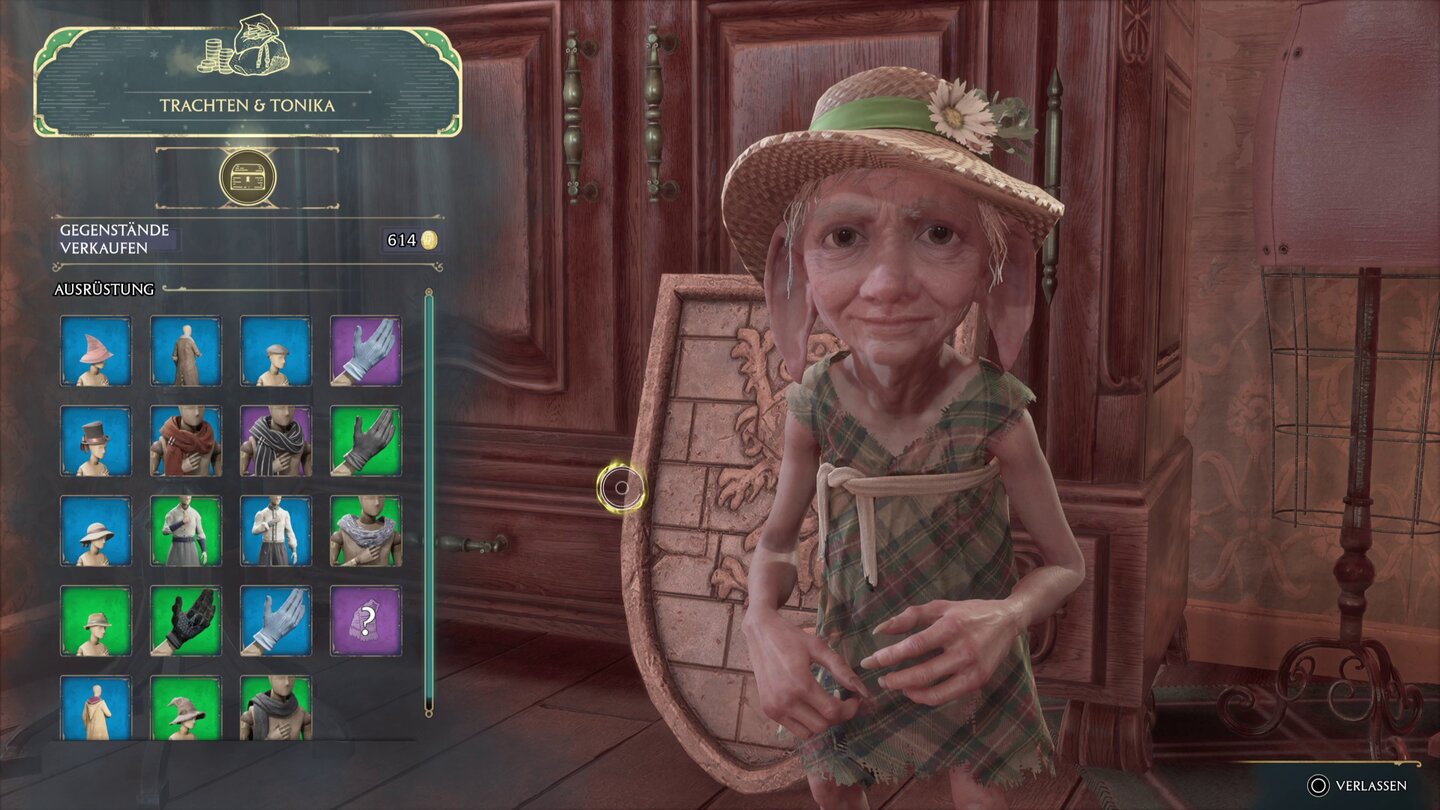
Task: Choose the brown floppy witch hat
Action: click(x=186, y=708)
